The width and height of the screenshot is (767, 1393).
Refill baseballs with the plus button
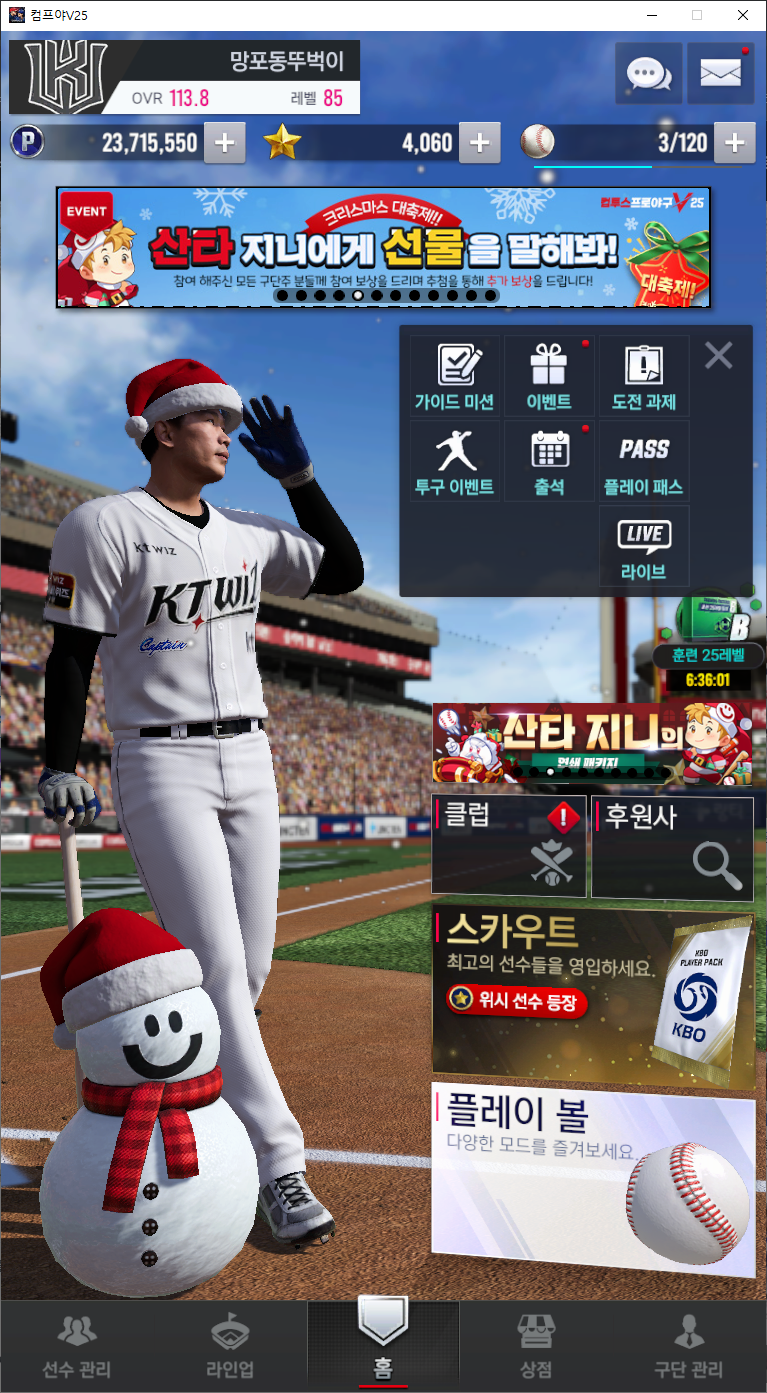[734, 144]
